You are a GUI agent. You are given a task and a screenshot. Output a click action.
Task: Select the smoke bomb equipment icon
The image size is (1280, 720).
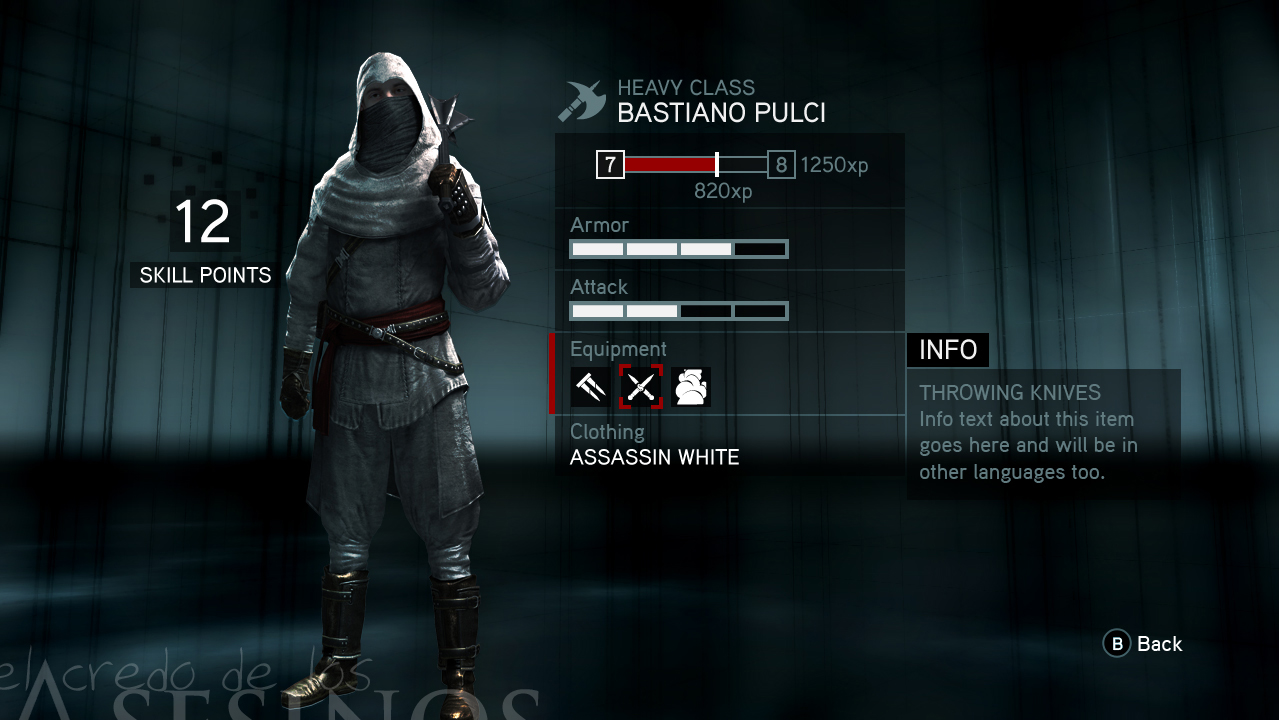pyautogui.click(x=691, y=388)
